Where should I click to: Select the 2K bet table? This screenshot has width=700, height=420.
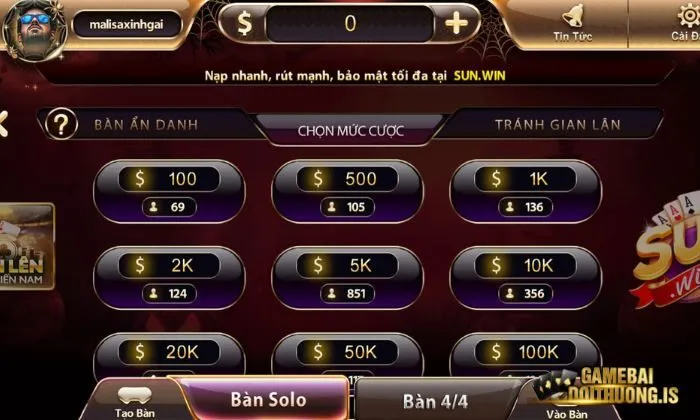click(x=168, y=278)
